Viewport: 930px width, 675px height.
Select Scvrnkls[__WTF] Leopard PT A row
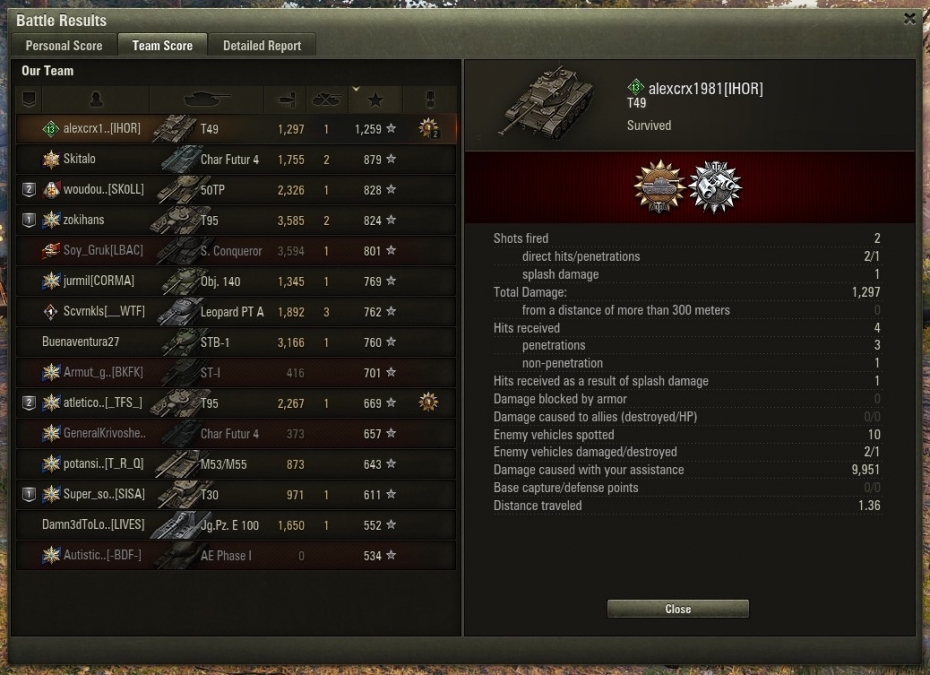tap(236, 312)
